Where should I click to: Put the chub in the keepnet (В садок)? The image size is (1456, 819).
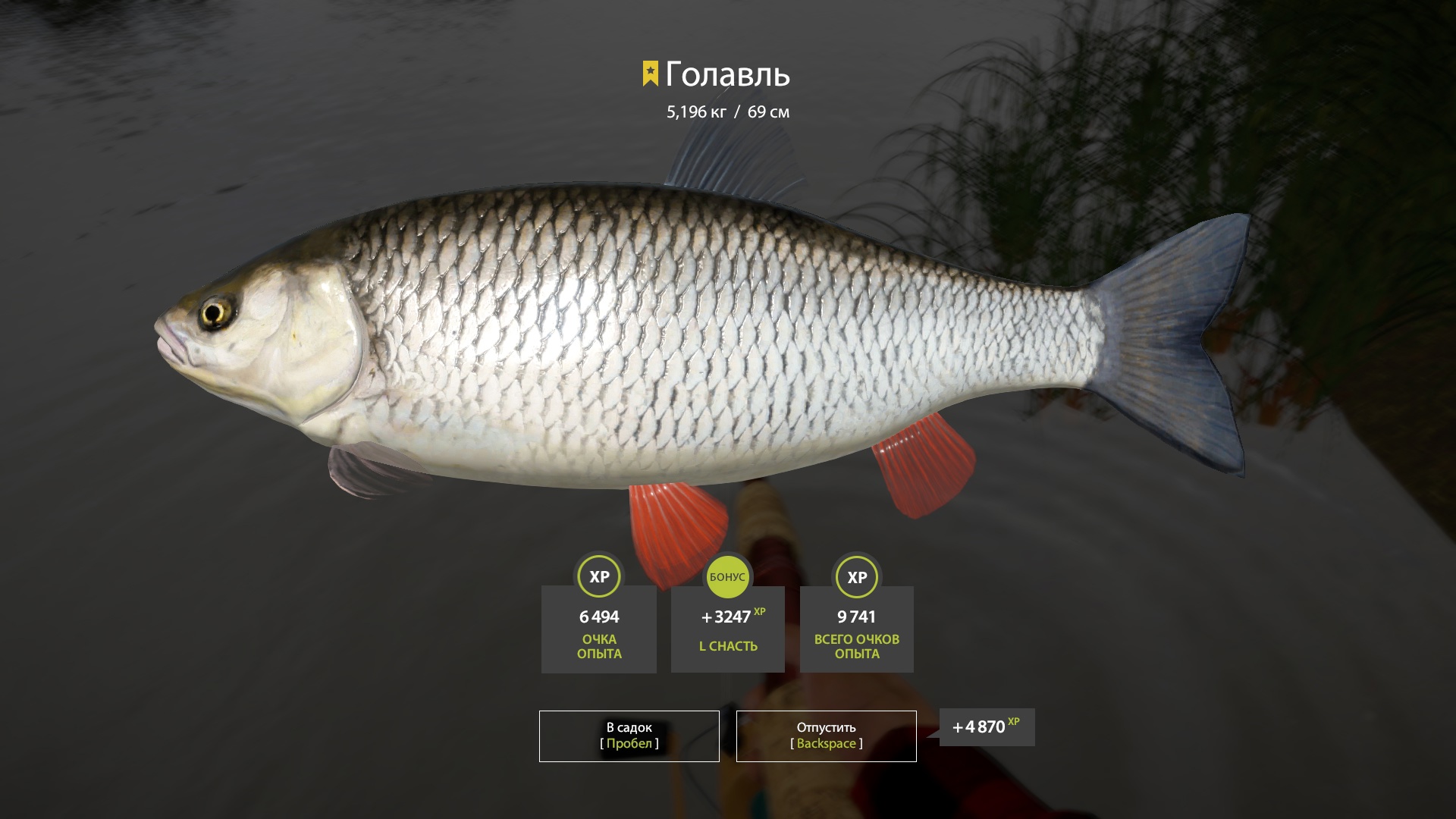(x=629, y=736)
